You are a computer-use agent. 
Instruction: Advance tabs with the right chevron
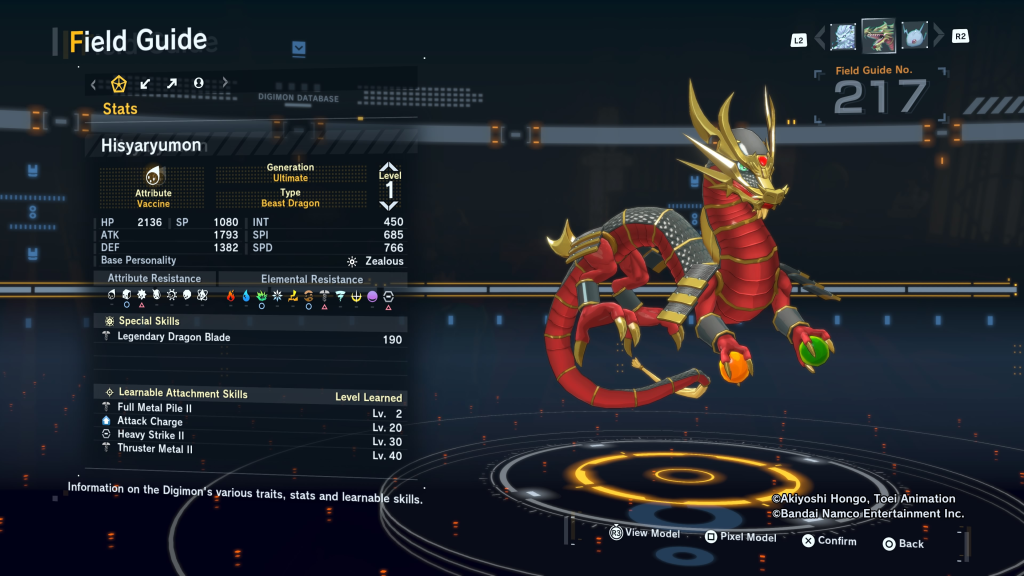click(225, 83)
